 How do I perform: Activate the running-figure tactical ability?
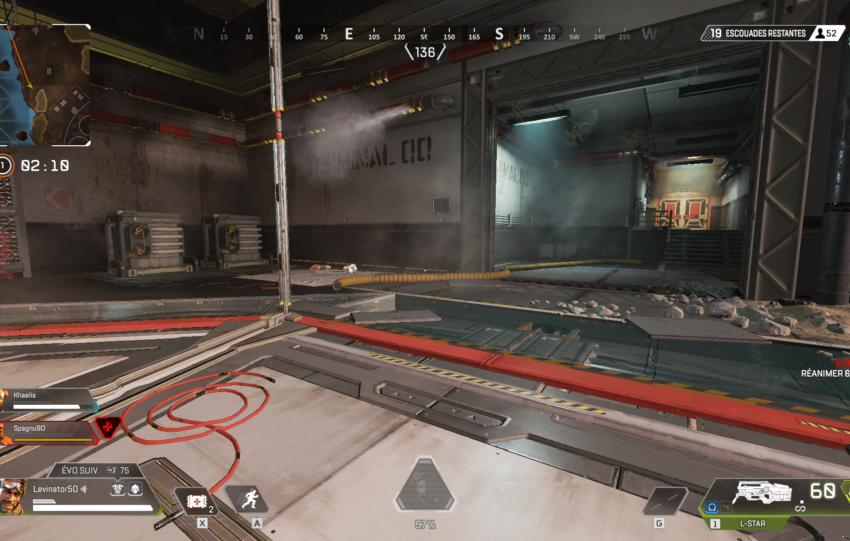[245, 499]
